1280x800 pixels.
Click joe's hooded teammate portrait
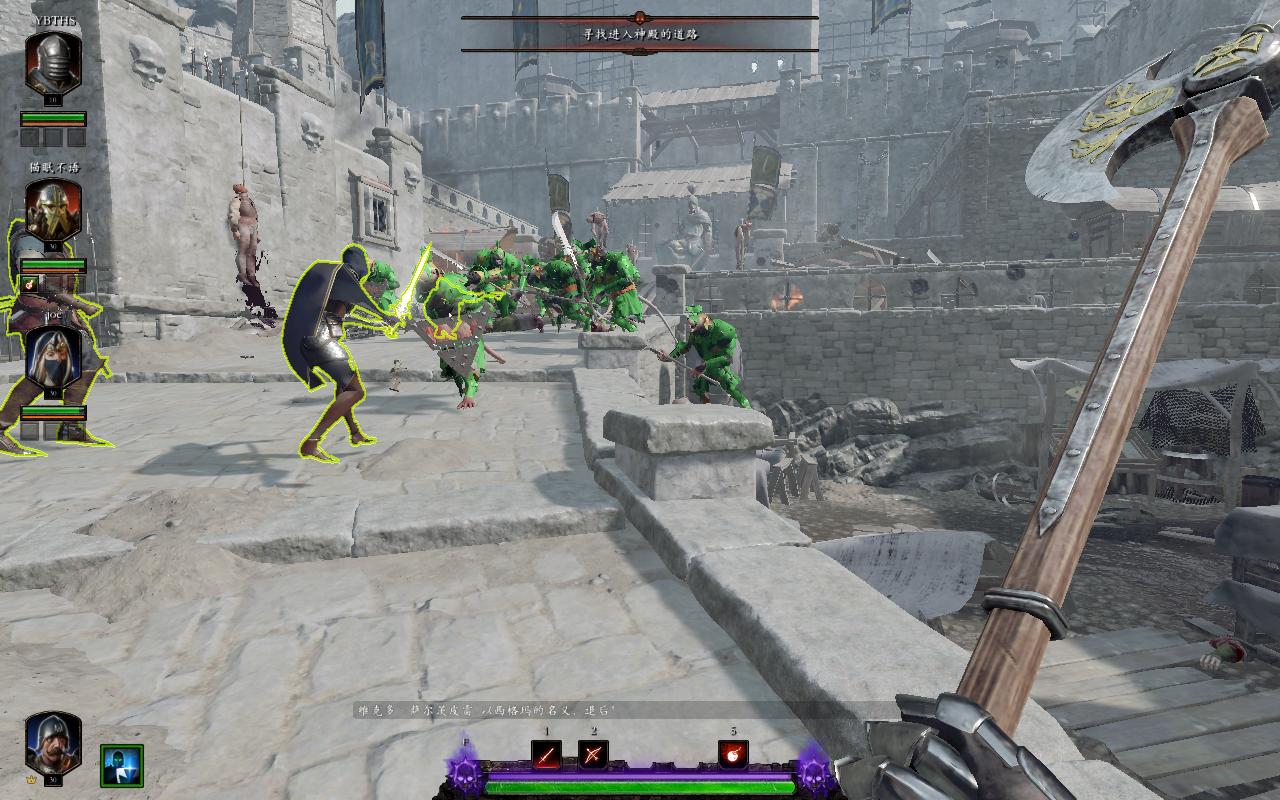[53, 357]
